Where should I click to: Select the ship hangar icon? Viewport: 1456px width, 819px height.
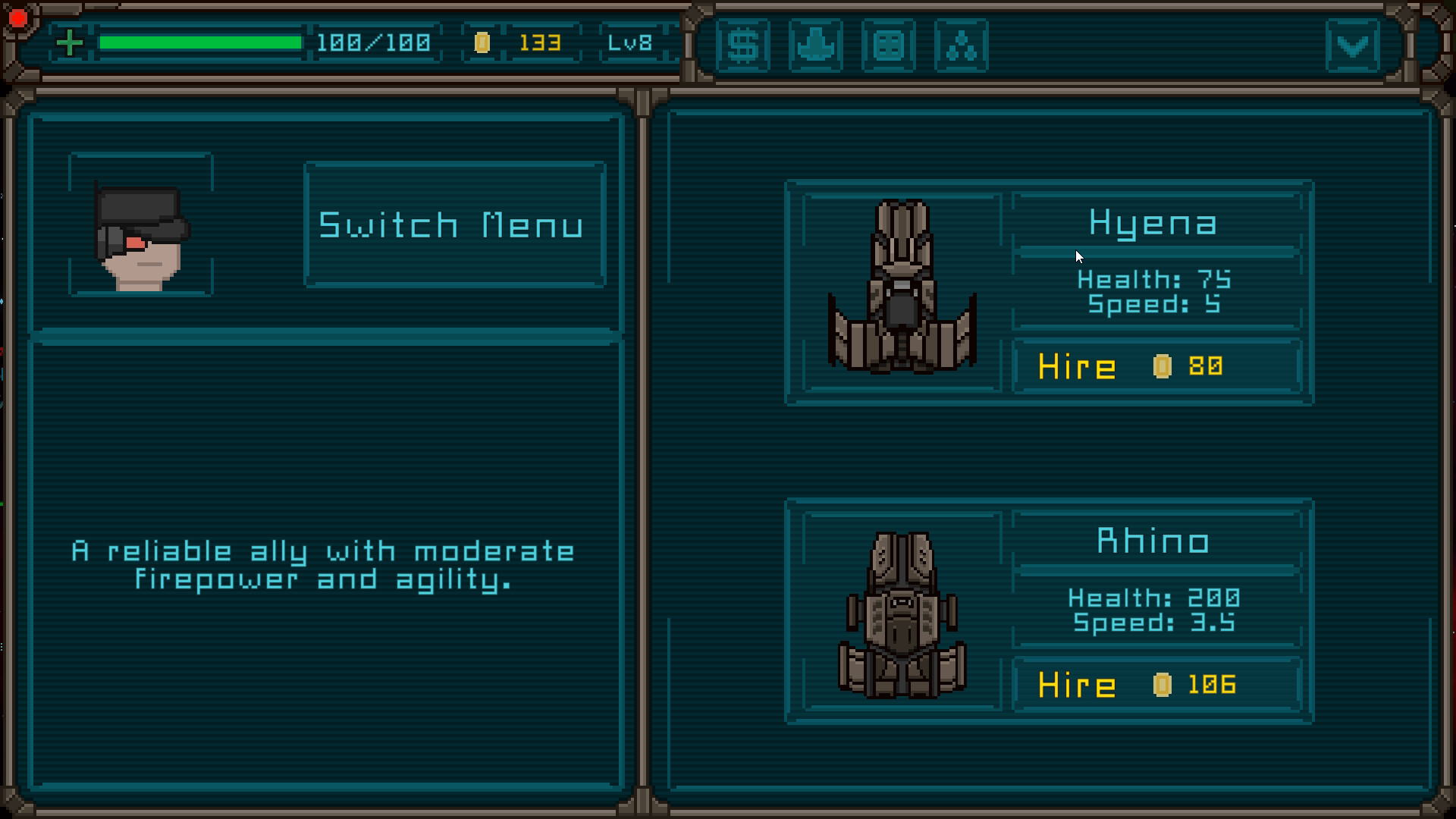tap(816, 46)
